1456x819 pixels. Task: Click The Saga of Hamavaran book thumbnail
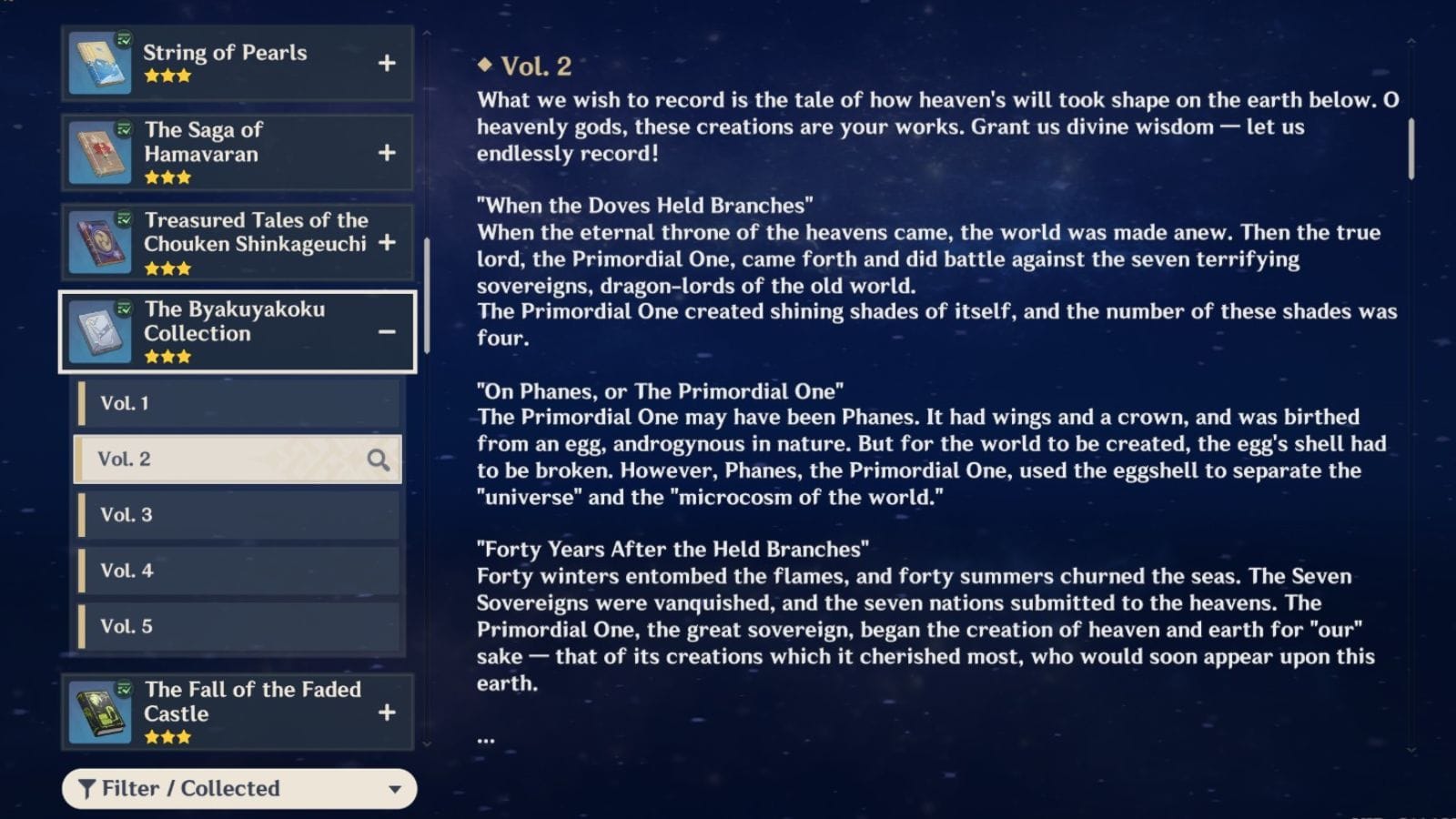tap(102, 152)
